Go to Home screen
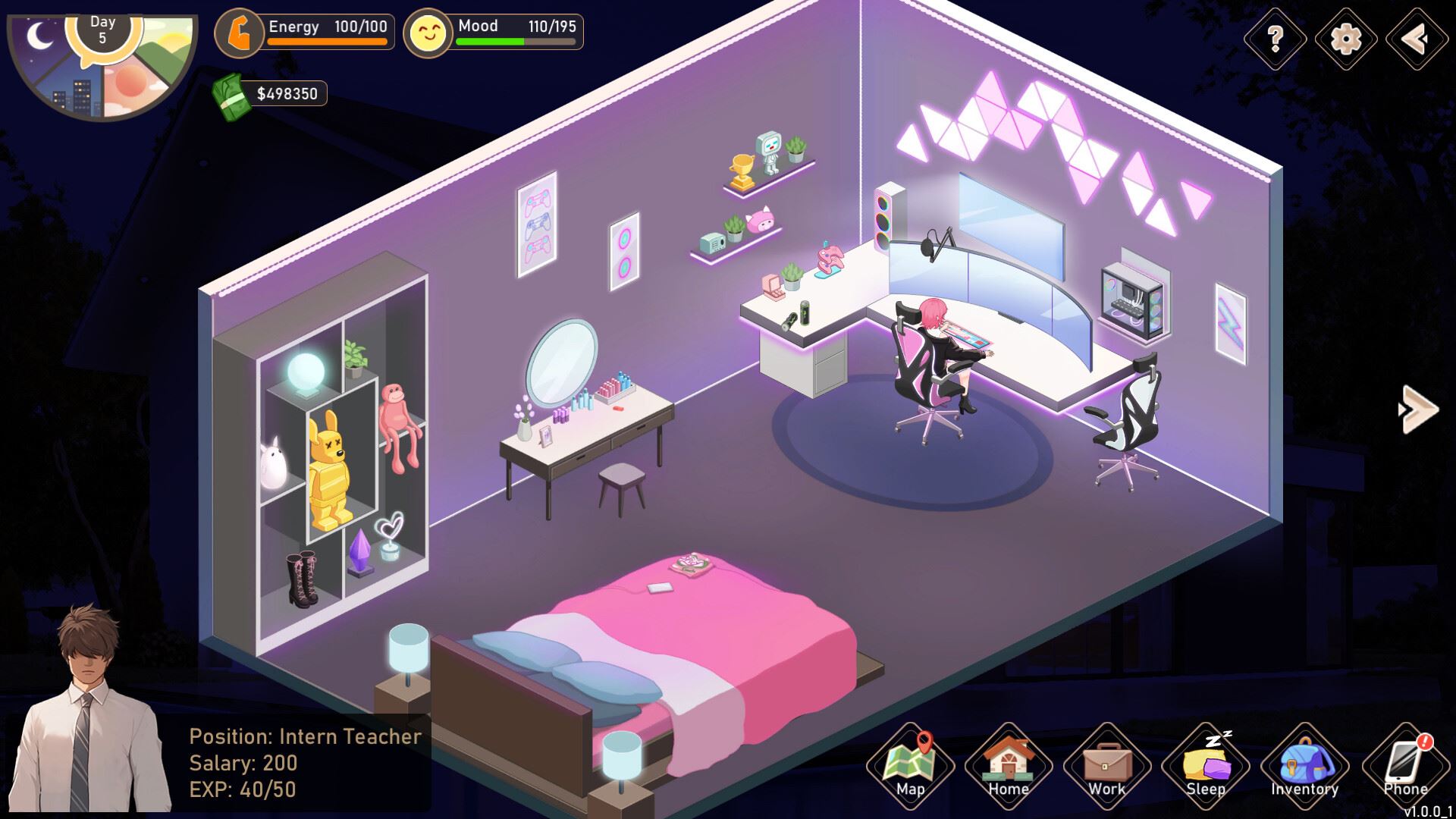The width and height of the screenshot is (1456, 819). point(1008,766)
